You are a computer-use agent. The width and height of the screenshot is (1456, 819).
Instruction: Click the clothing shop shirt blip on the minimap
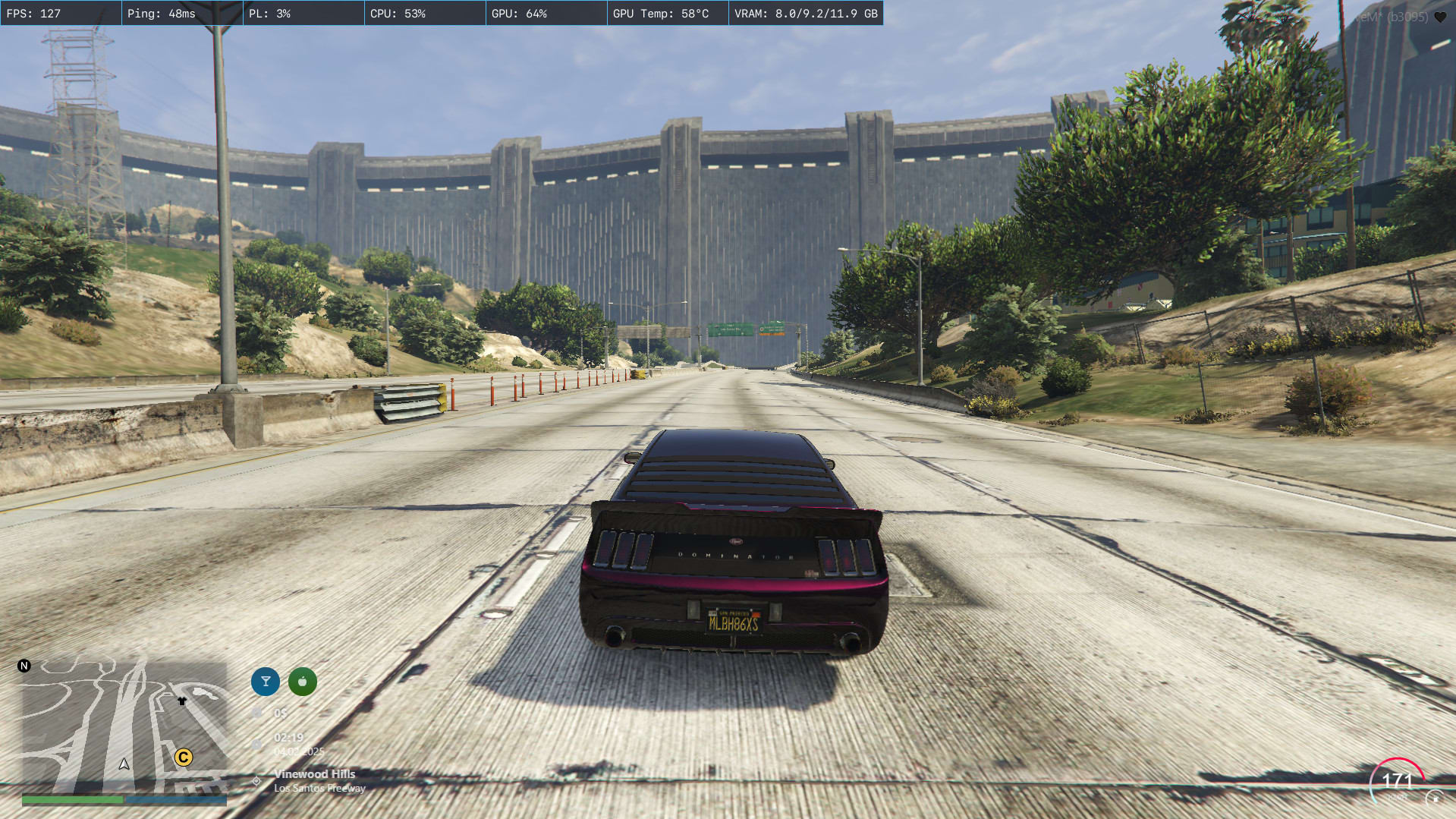[x=182, y=701]
